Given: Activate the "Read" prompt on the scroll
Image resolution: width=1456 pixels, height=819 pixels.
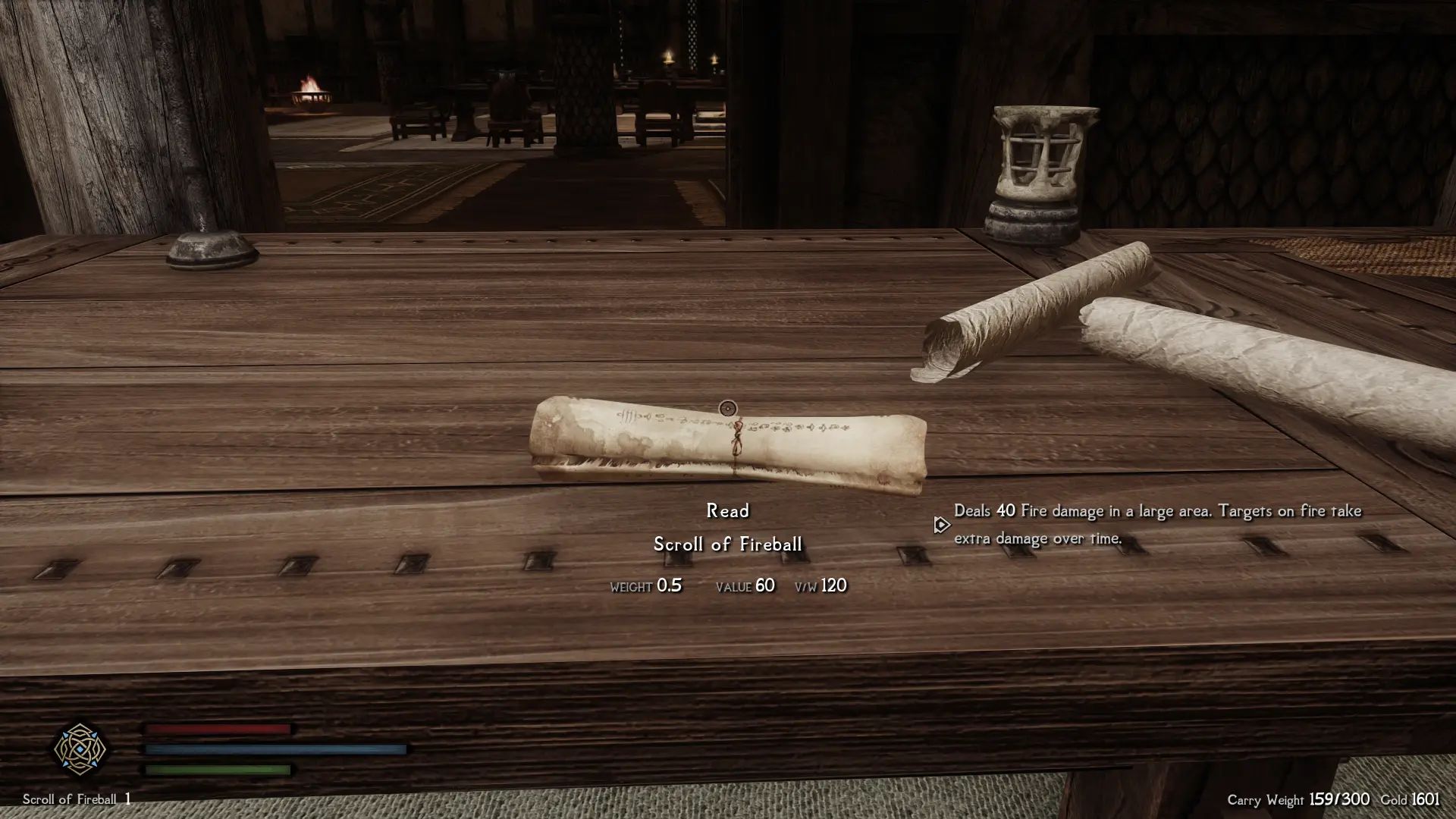Looking at the screenshot, I should tap(727, 510).
